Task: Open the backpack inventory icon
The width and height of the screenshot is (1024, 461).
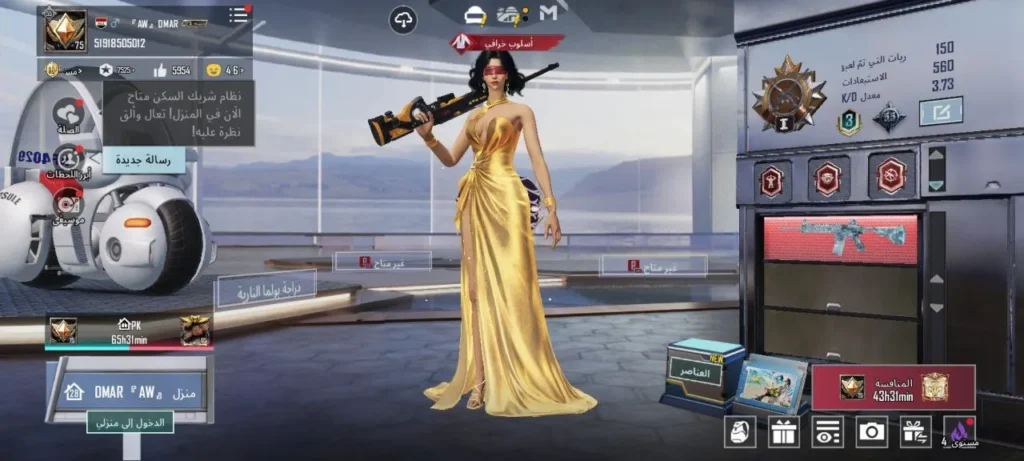Action: (x=740, y=432)
